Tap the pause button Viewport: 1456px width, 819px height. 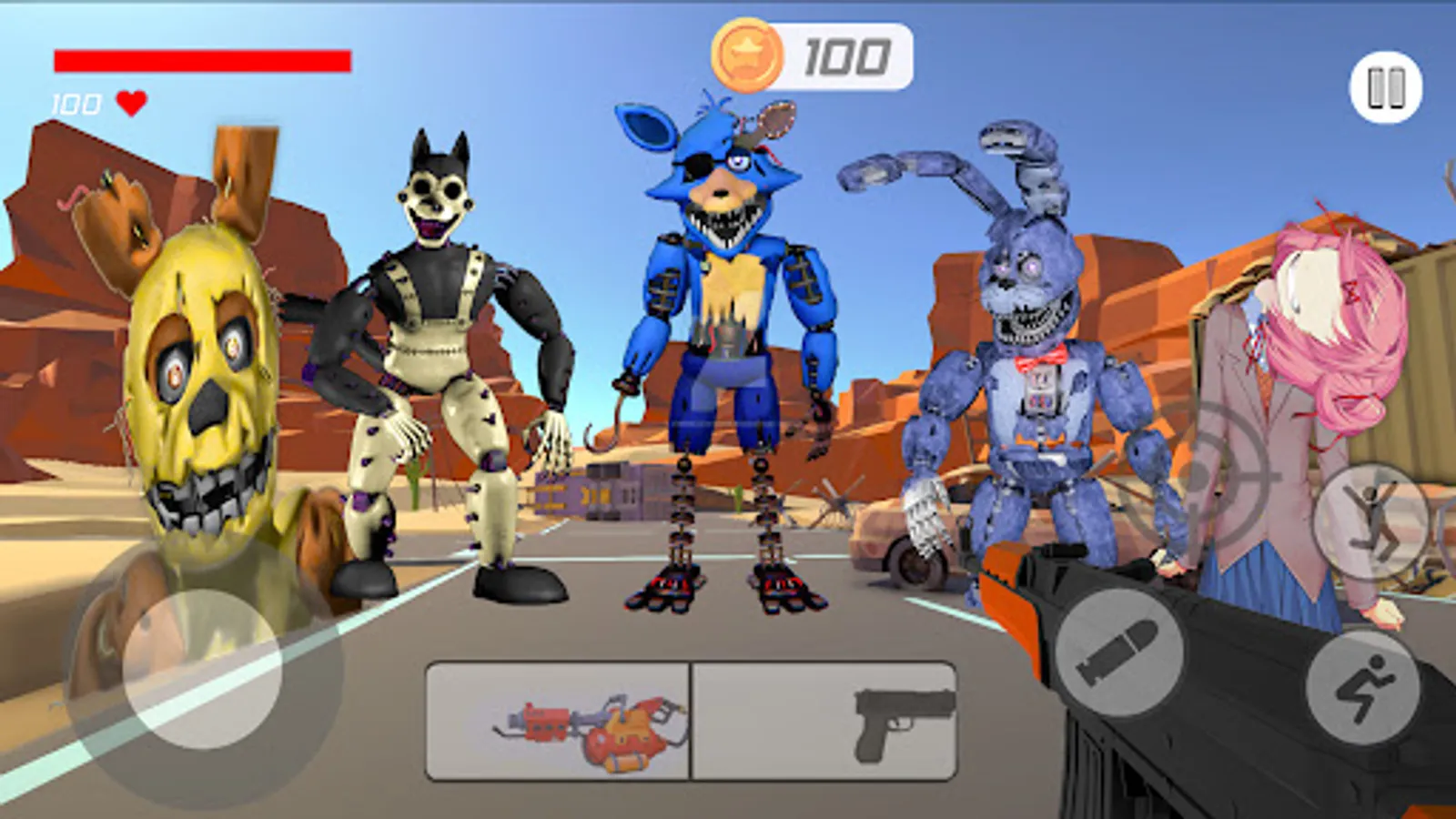[1383, 87]
